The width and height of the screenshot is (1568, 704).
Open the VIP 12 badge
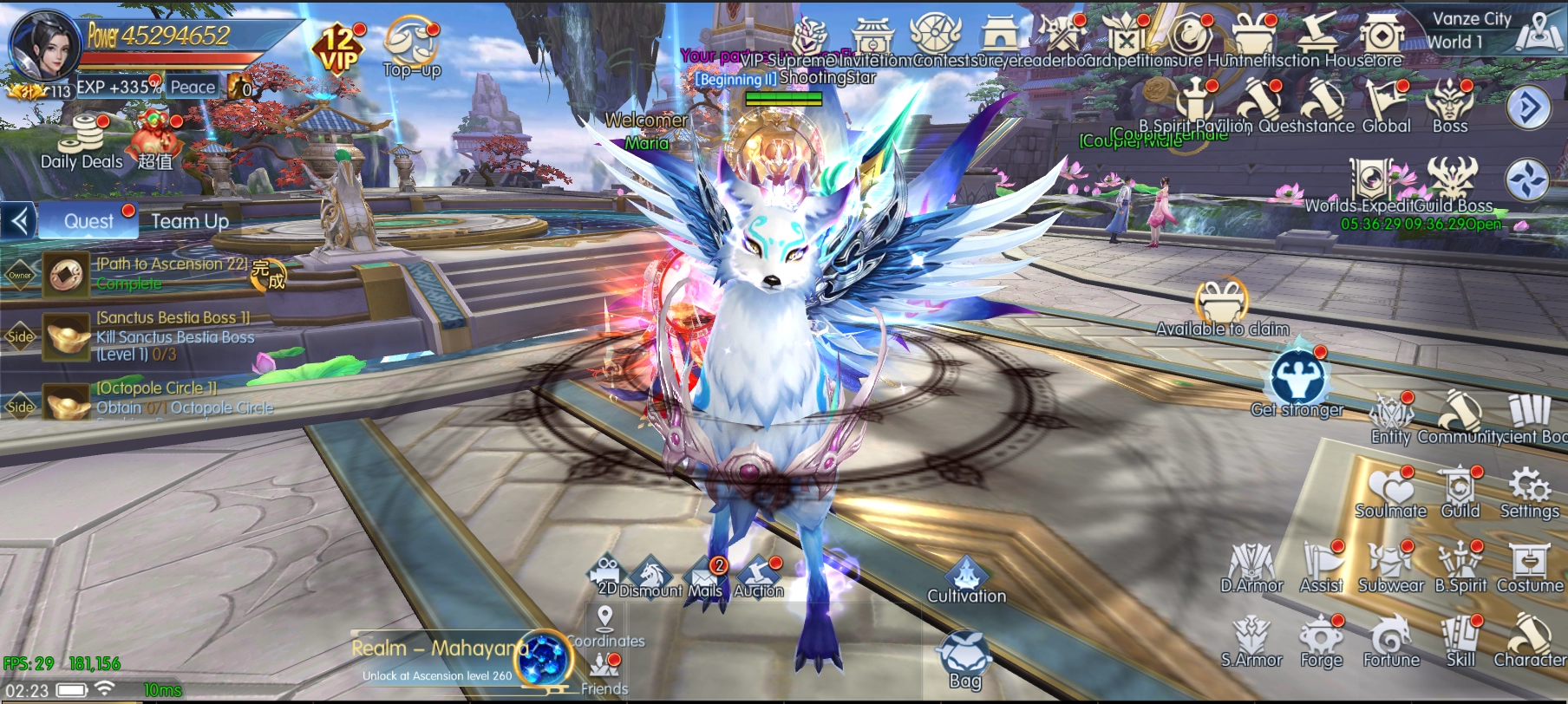pos(338,49)
